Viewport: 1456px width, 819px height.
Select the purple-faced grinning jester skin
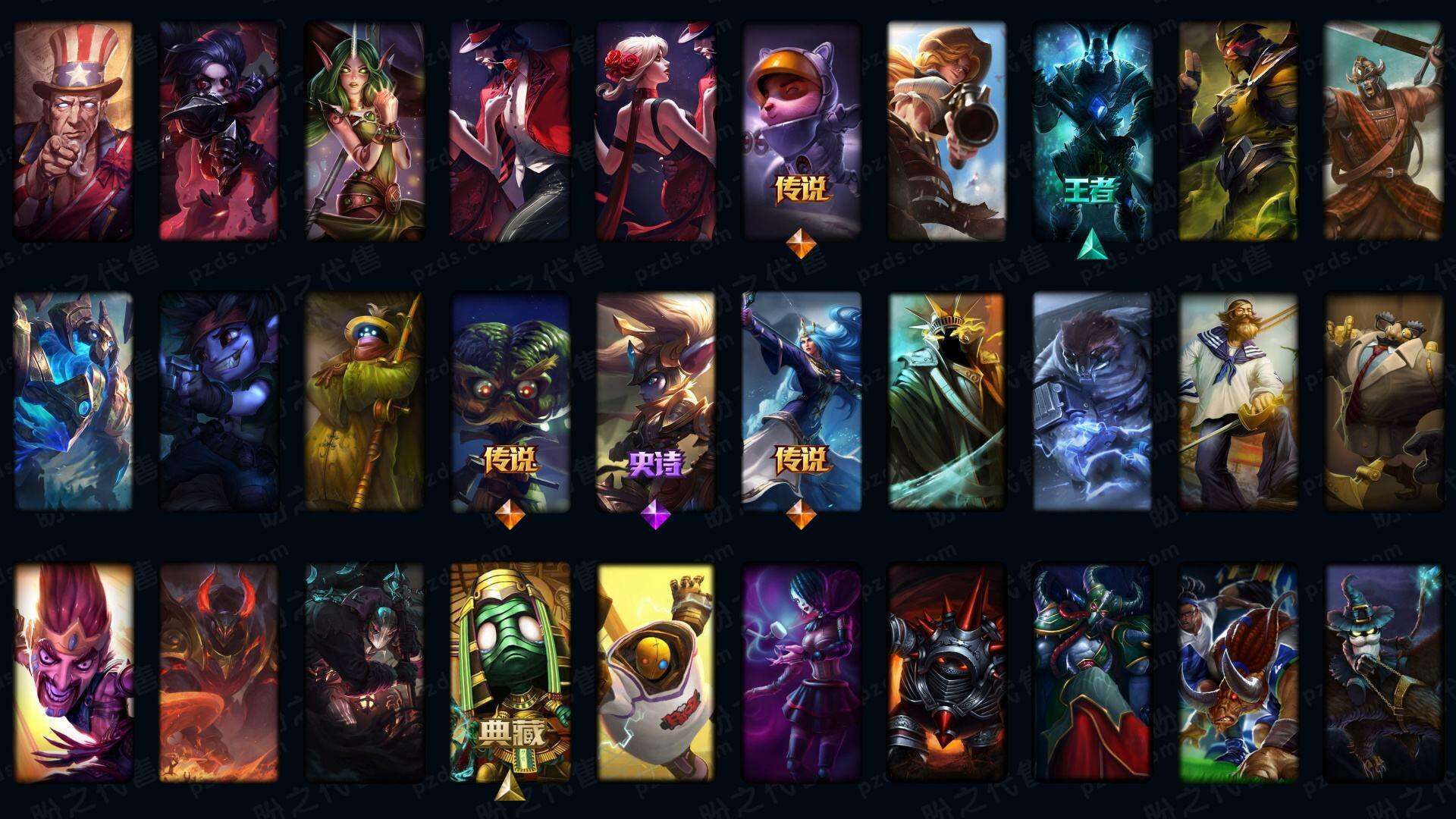point(73,672)
